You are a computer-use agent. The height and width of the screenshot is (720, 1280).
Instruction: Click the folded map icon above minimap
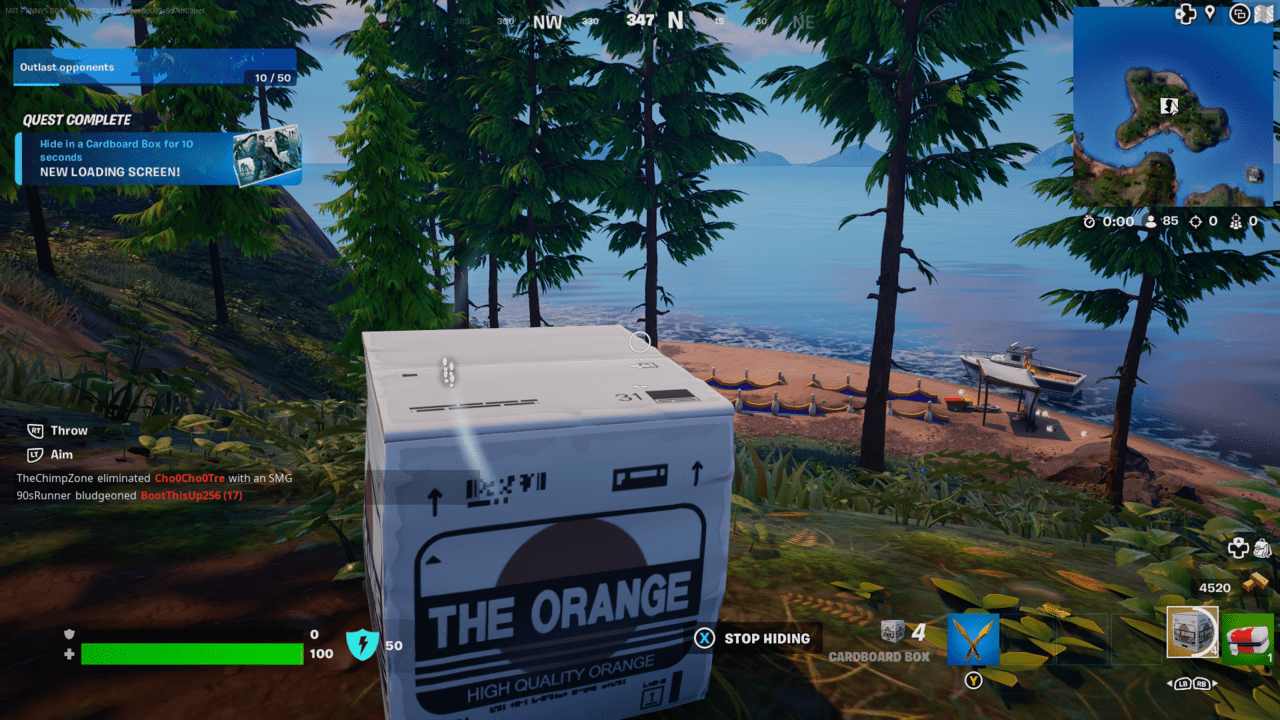(x=1264, y=14)
